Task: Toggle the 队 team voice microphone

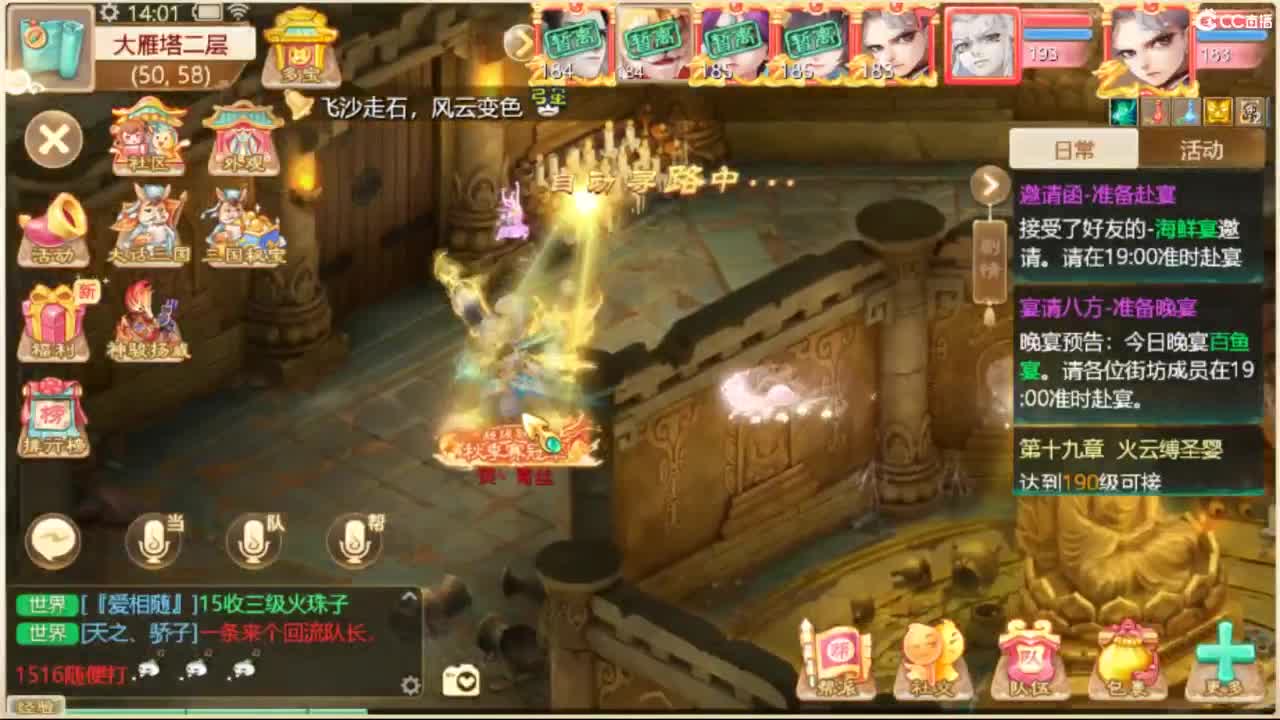Action: pyautogui.click(x=255, y=540)
